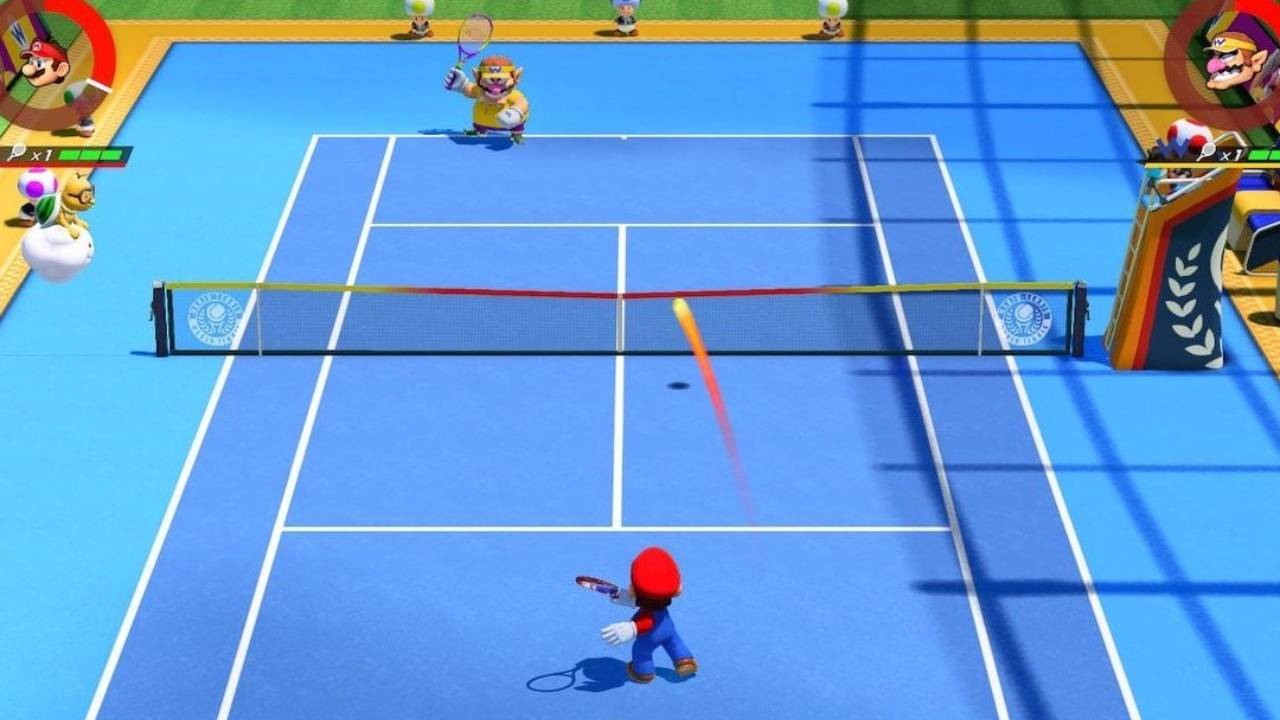Click Wario's portrait icon
Image resolution: width=1280 pixels, height=720 pixels.
(1236, 62)
